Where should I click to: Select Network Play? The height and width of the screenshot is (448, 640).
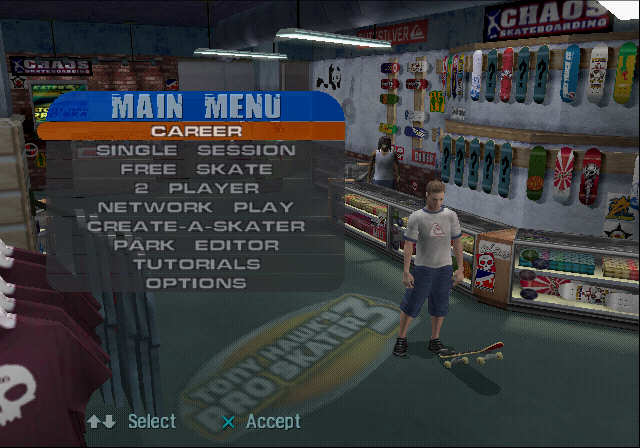[x=196, y=207]
